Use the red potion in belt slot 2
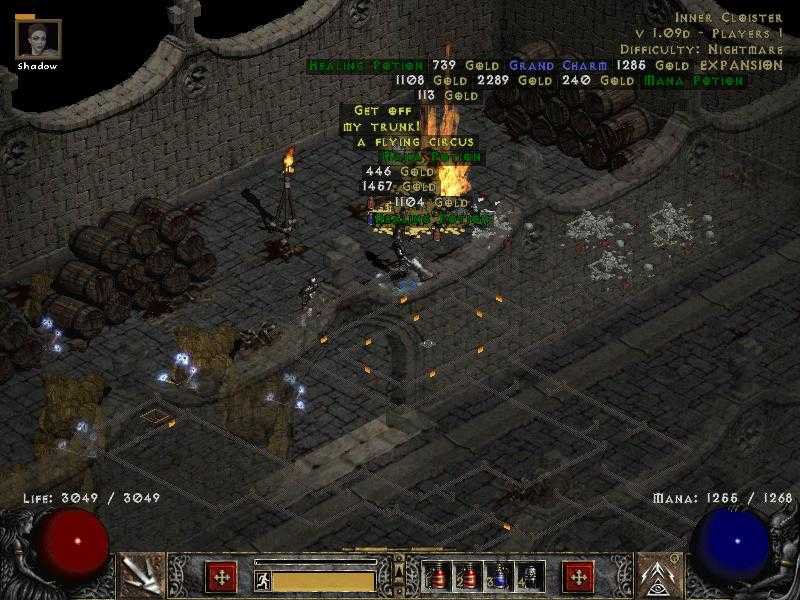Viewport: 800px width, 600px height. (468, 577)
